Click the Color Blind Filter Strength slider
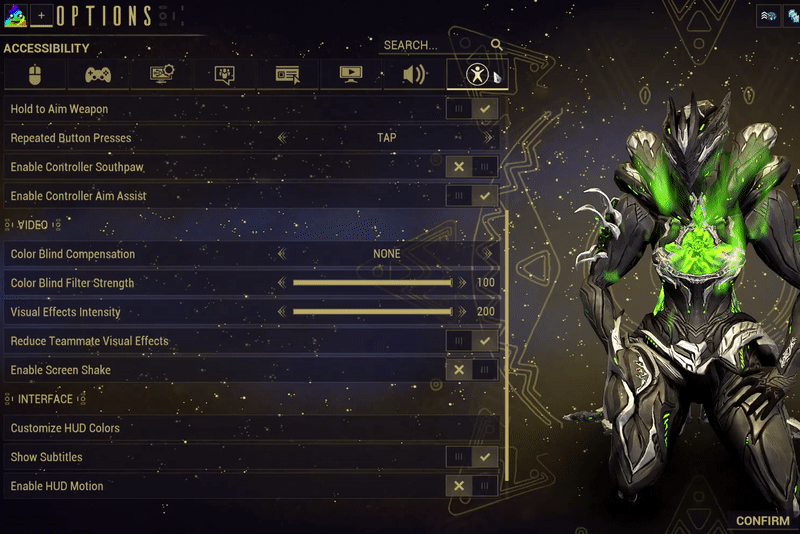The width and height of the screenshot is (800, 534). [x=372, y=283]
